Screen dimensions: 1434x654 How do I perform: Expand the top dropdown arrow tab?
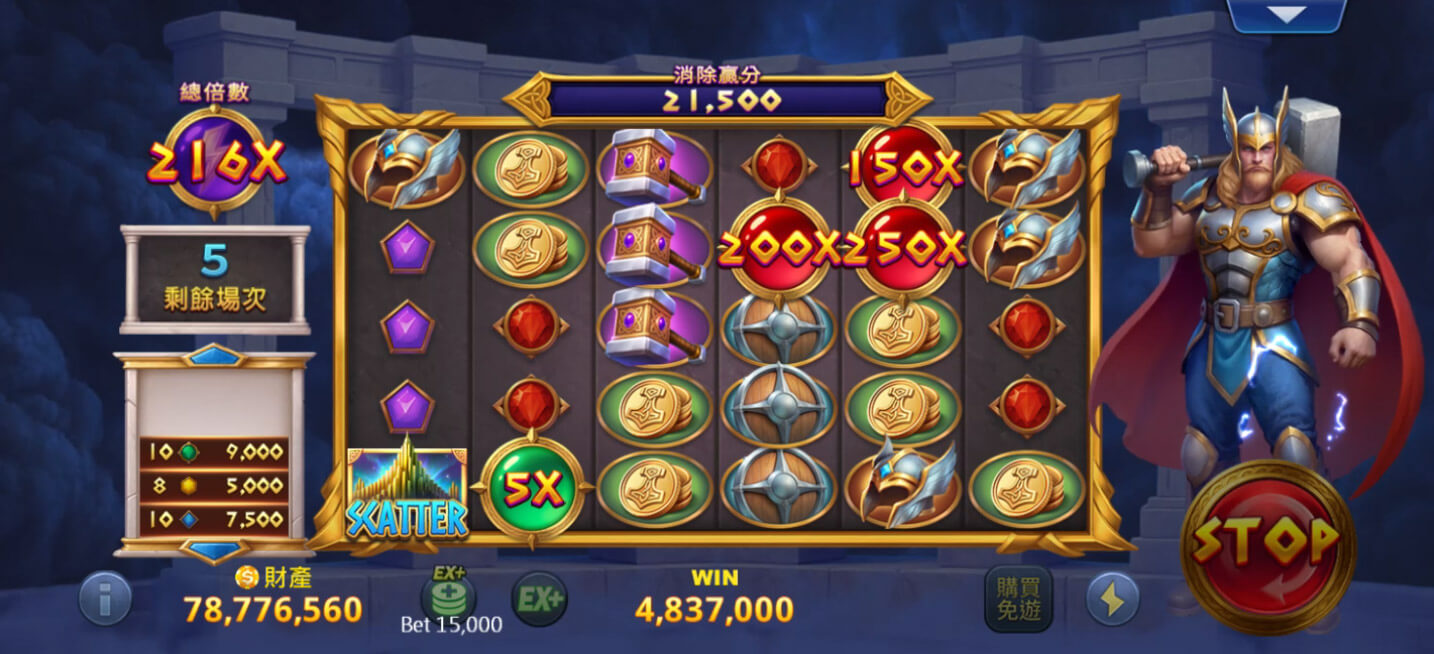coord(1286,14)
